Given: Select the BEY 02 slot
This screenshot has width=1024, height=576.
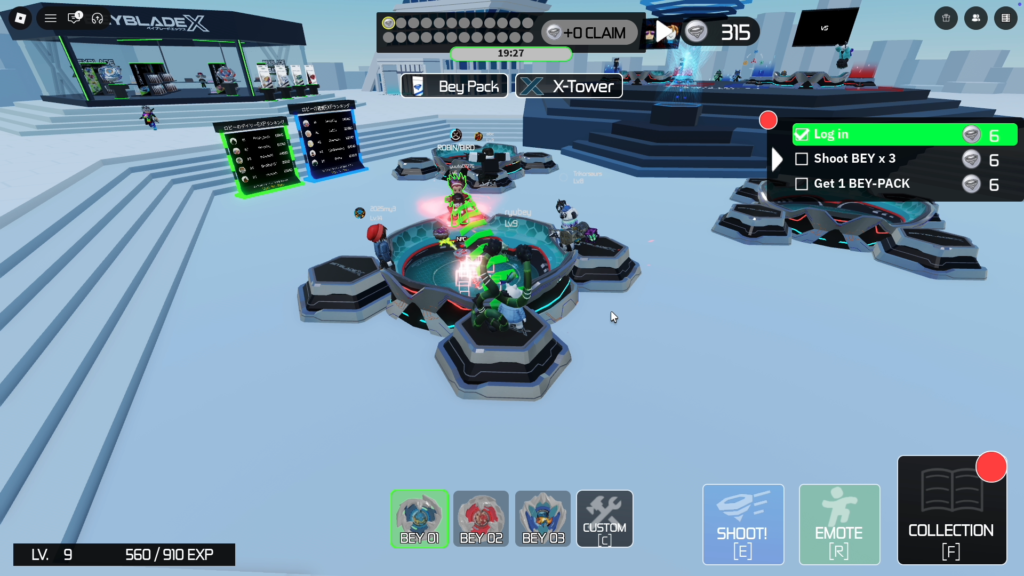Looking at the screenshot, I should (x=481, y=519).
